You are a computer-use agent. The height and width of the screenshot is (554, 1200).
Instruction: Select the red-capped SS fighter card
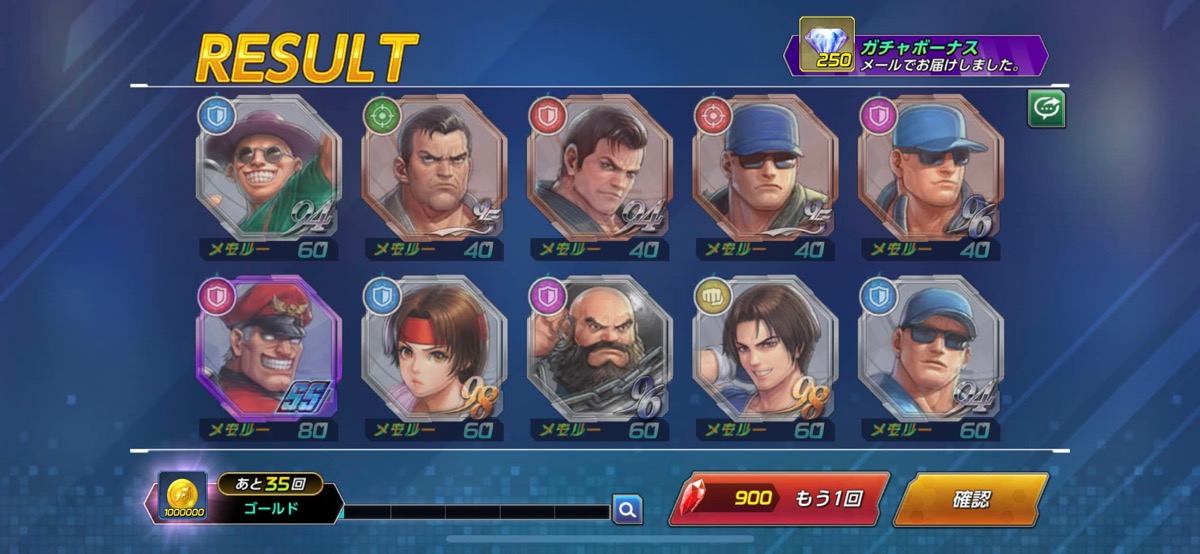(270, 348)
